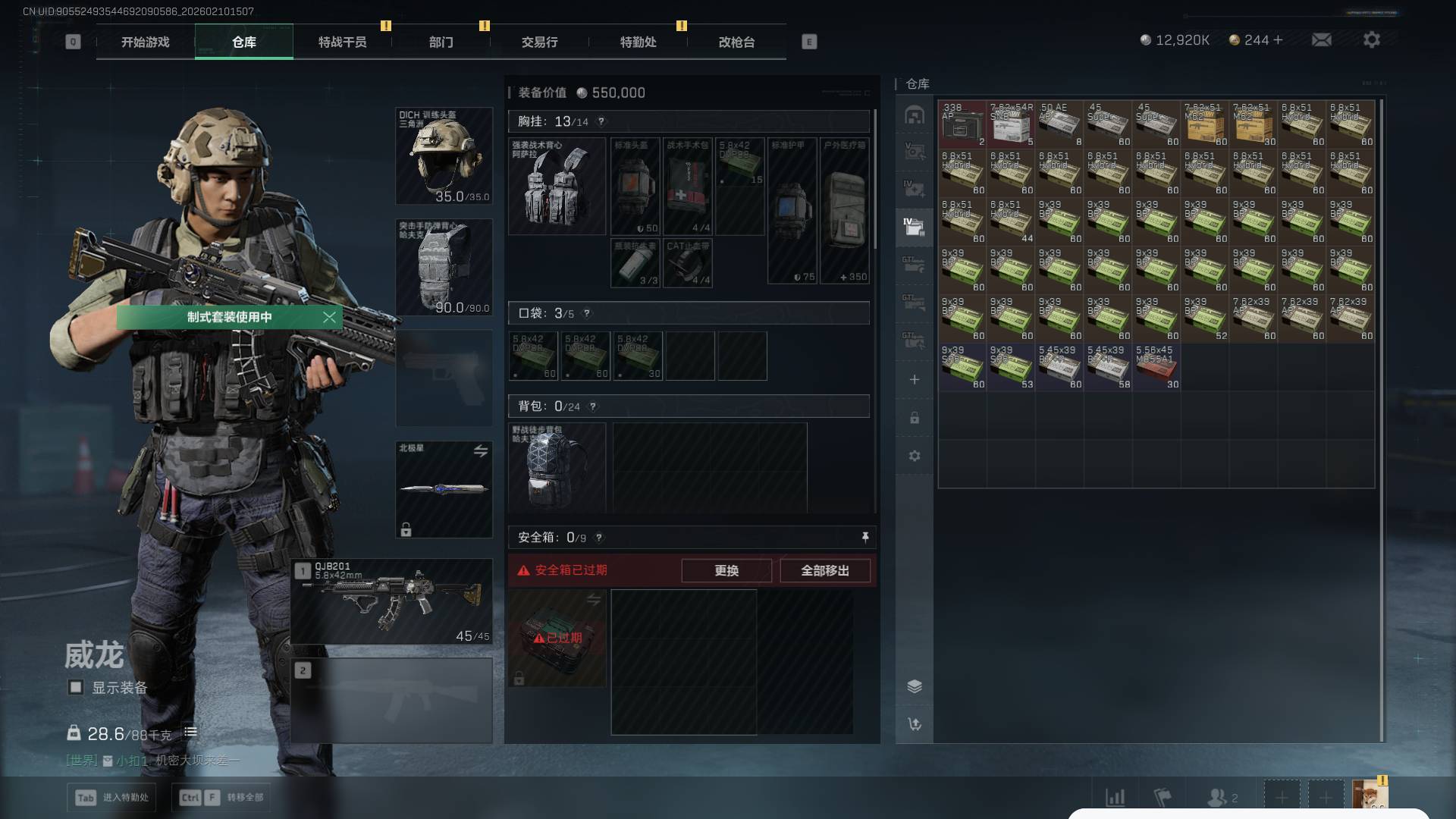Screen dimensions: 1456x819
Task: Select the 北极星 knife slot
Action: (x=444, y=489)
